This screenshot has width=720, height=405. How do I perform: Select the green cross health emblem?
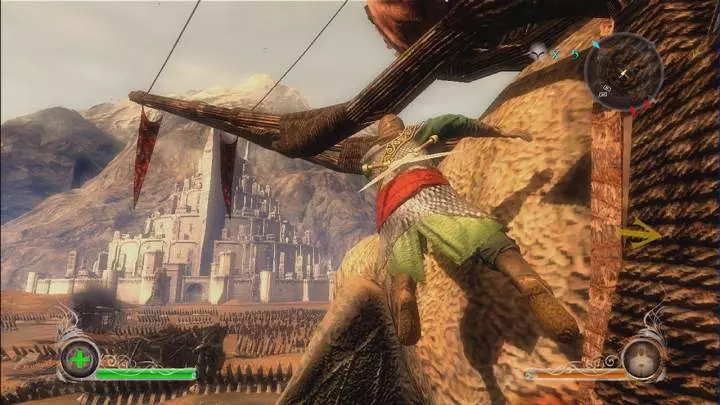click(78, 358)
